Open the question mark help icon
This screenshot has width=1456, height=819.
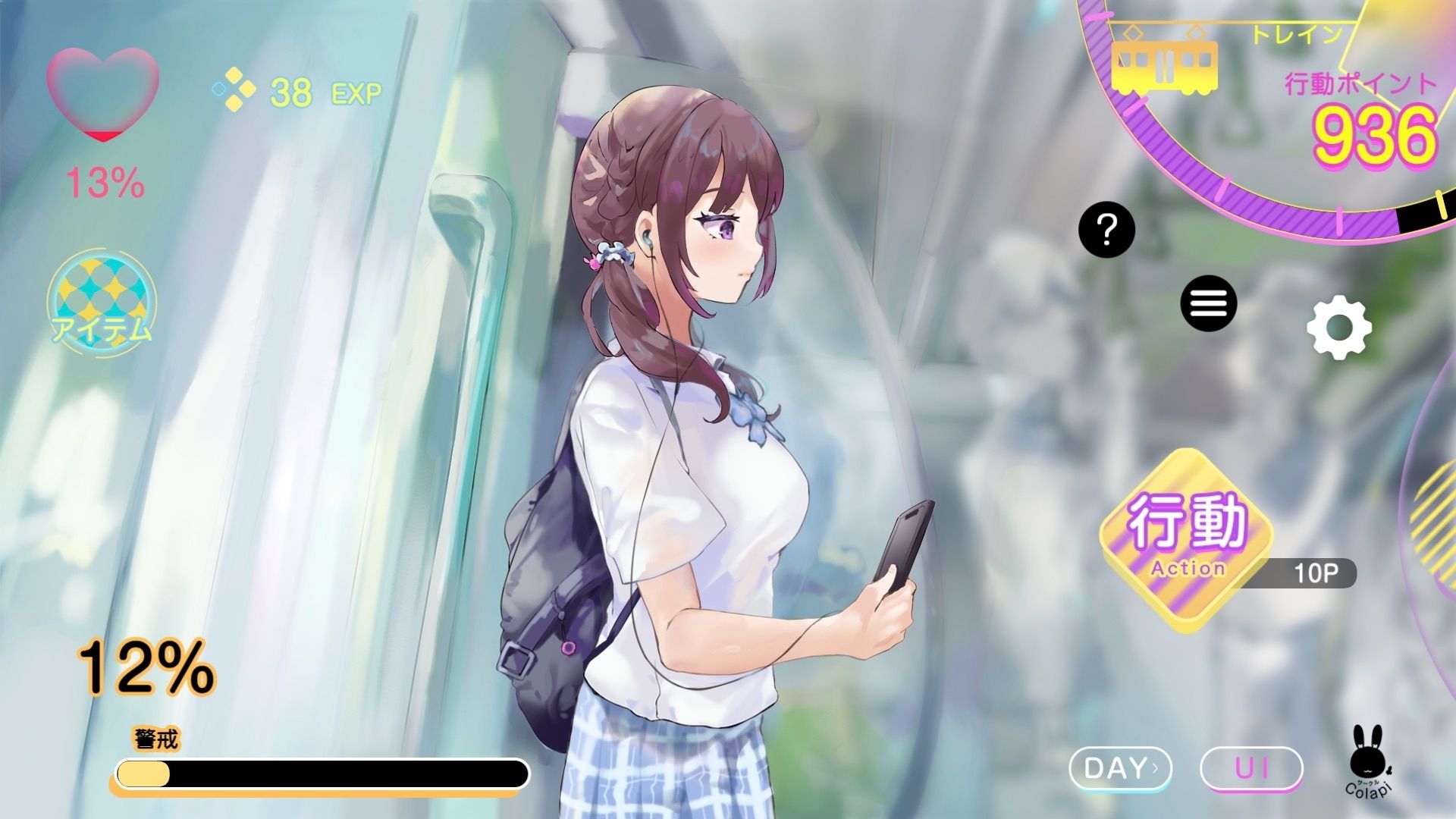point(1106,229)
